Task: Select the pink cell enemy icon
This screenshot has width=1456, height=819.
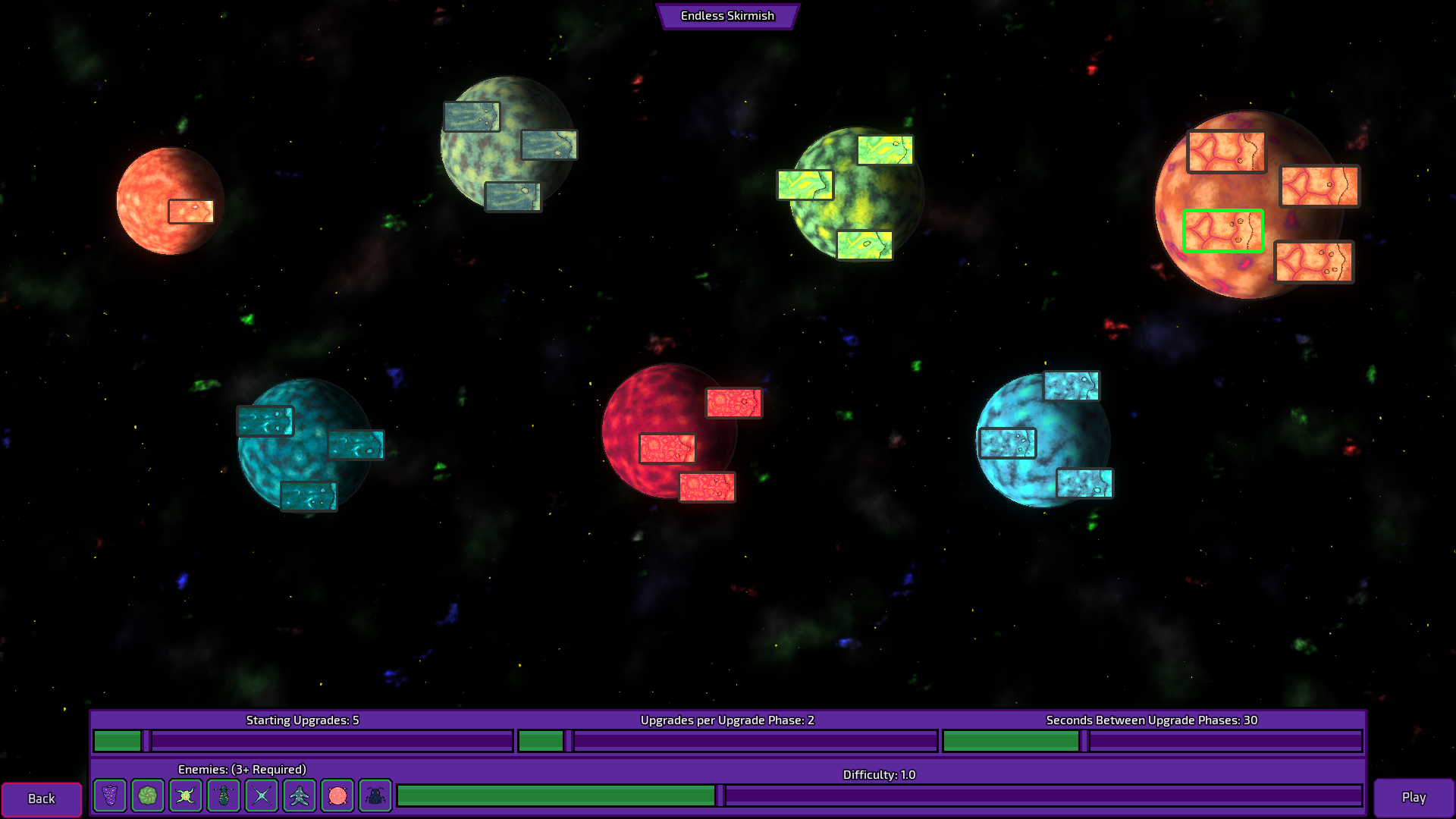Action: click(337, 795)
